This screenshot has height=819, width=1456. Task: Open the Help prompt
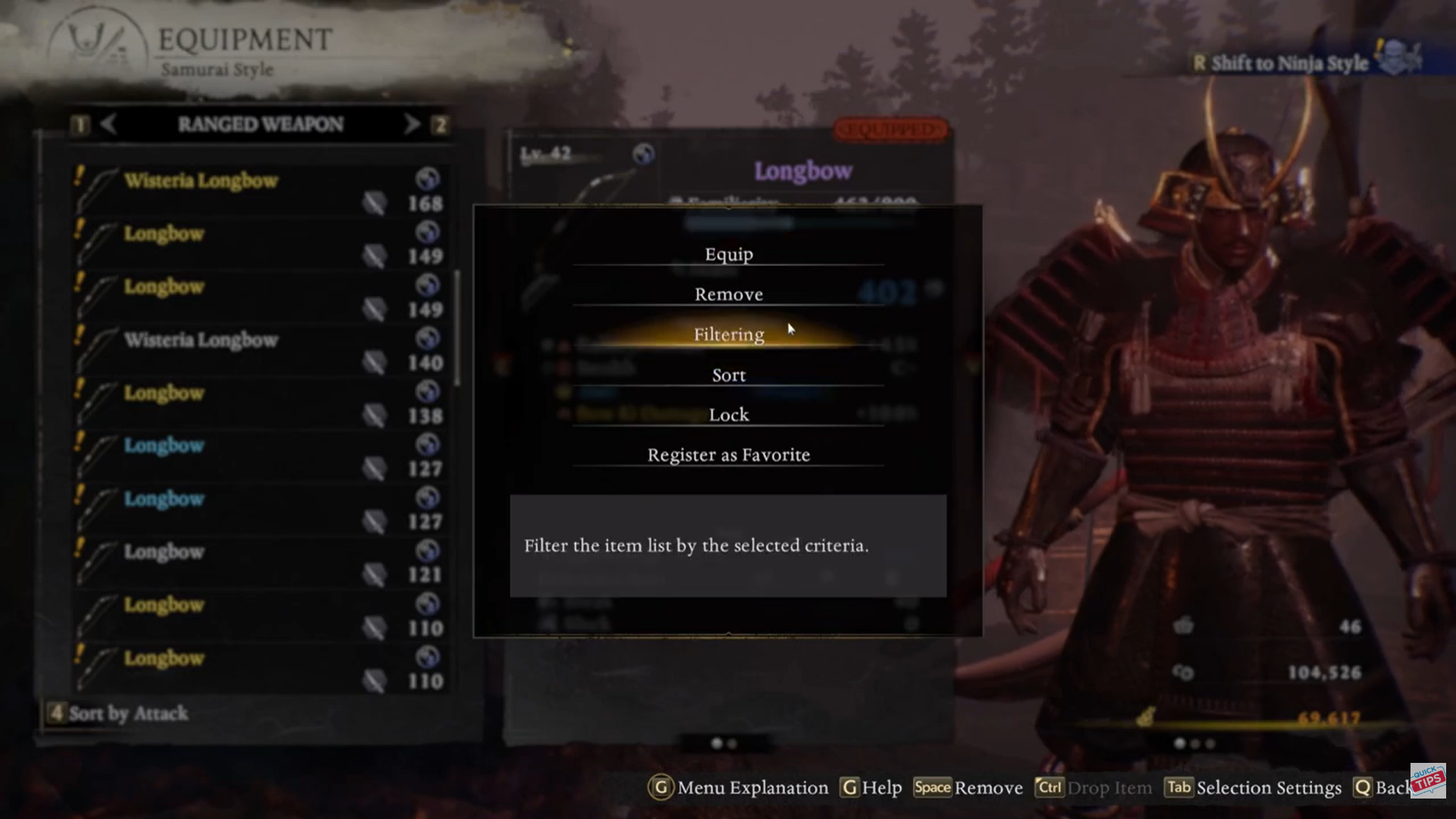point(872,788)
